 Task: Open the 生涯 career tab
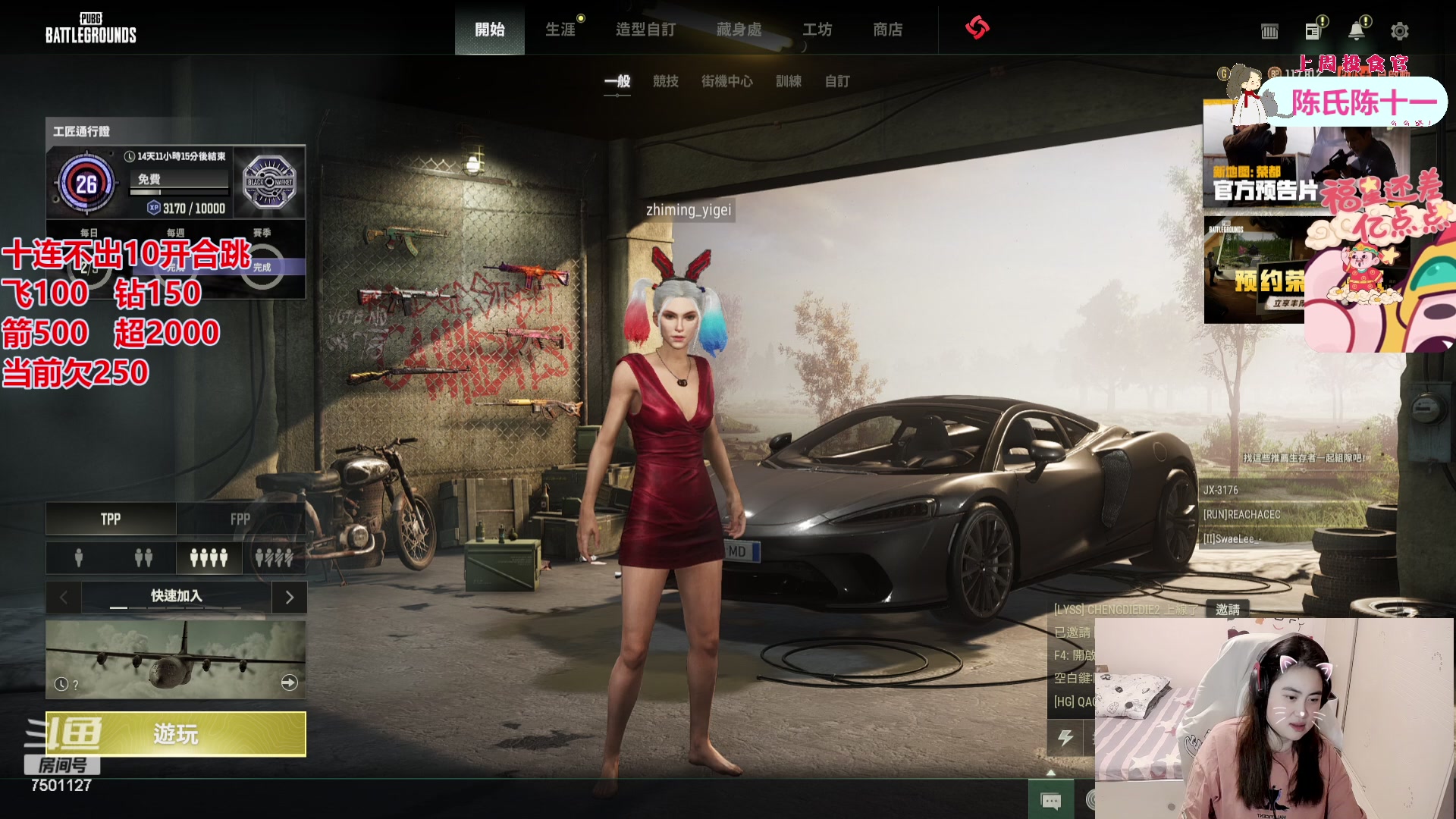560,30
